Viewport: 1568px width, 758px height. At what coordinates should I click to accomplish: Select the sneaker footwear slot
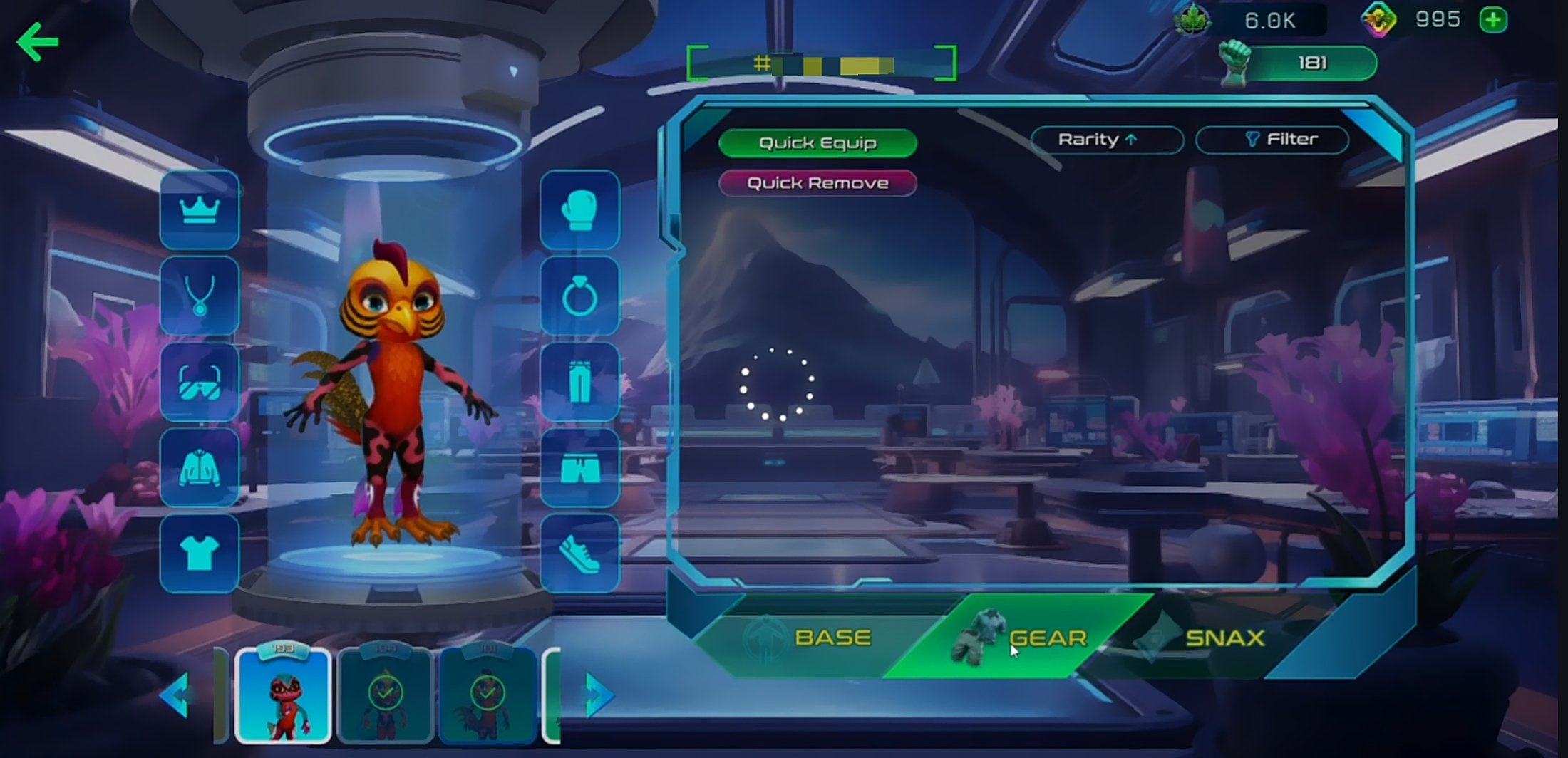(579, 554)
